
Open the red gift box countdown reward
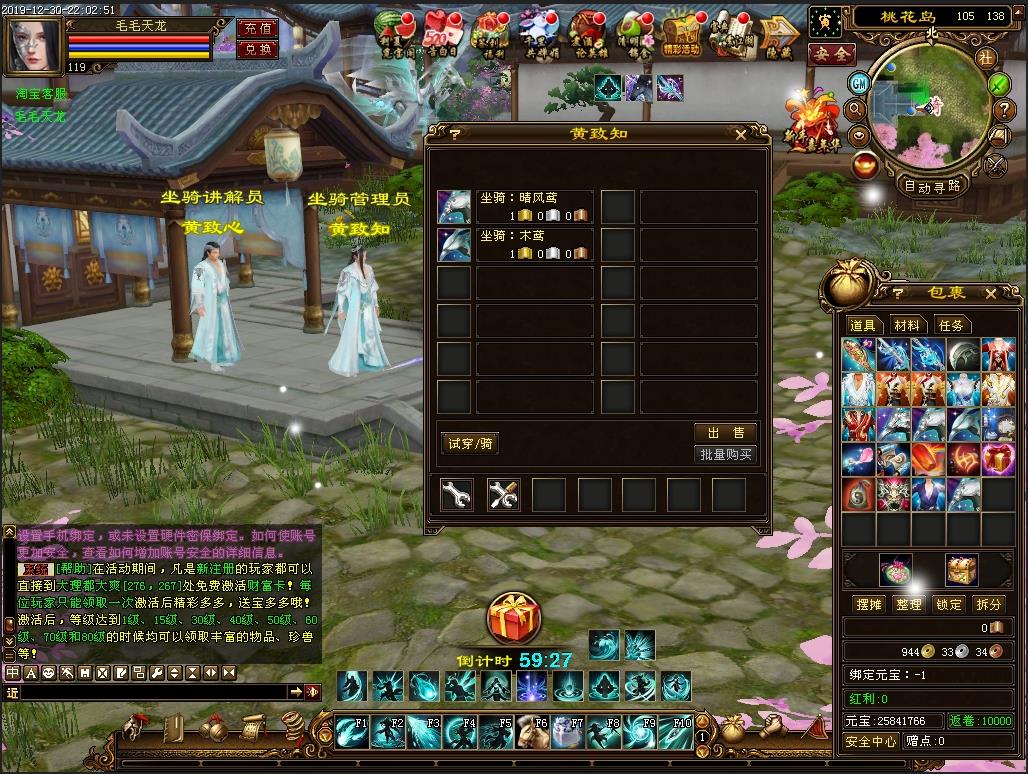click(514, 619)
